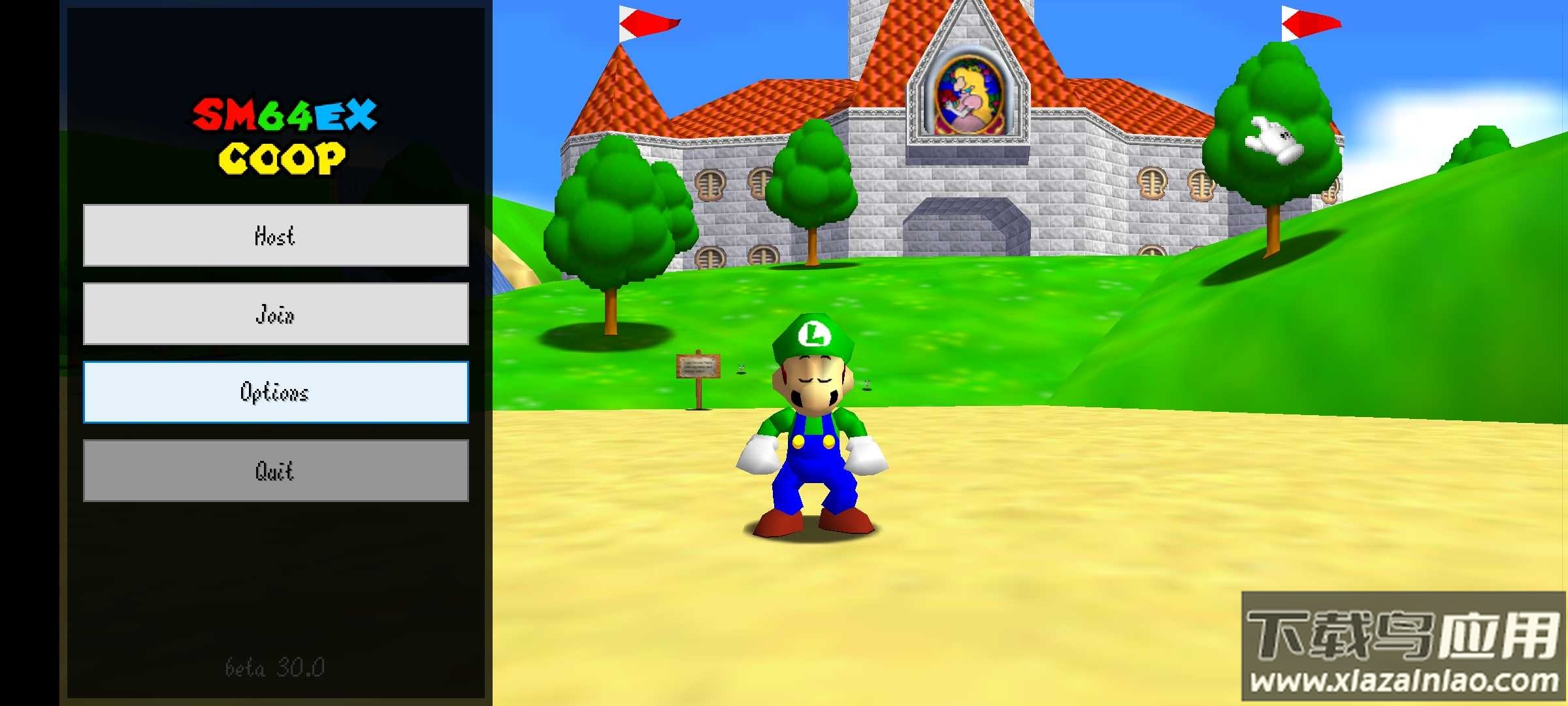The width and height of the screenshot is (1568, 706).
Task: Choose Quit from the main menu
Action: click(274, 471)
